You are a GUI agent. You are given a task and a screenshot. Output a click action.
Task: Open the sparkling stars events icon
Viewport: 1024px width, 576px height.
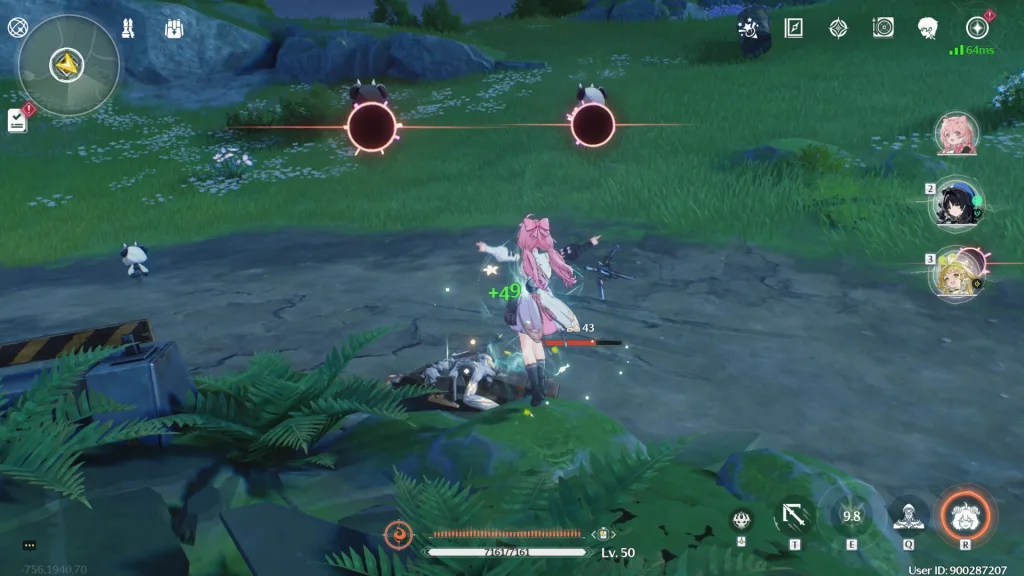(x=747, y=28)
